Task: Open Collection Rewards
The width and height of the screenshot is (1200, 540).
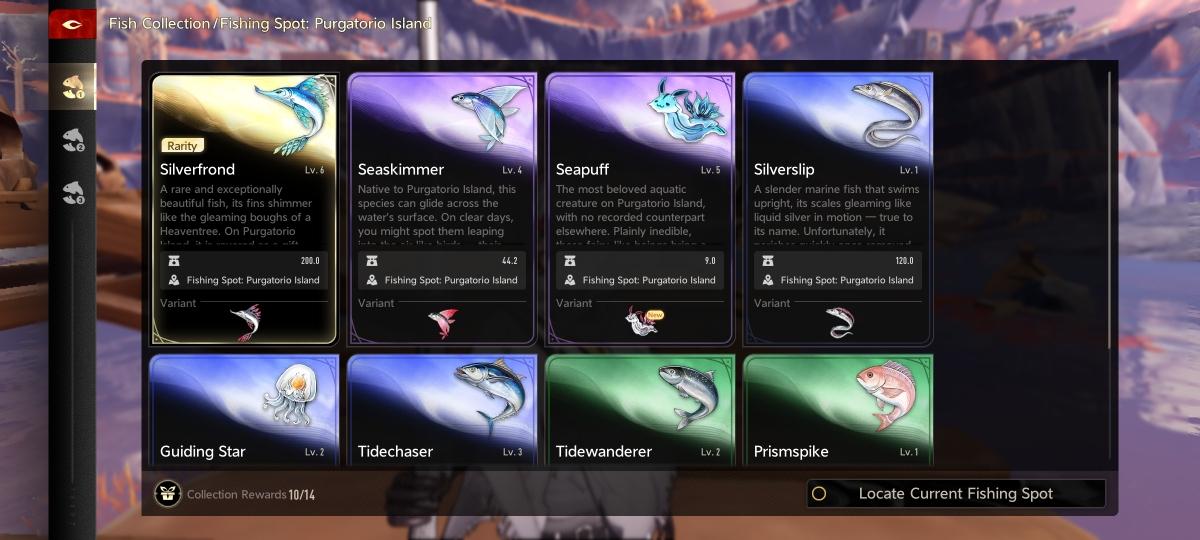Action: coord(235,494)
